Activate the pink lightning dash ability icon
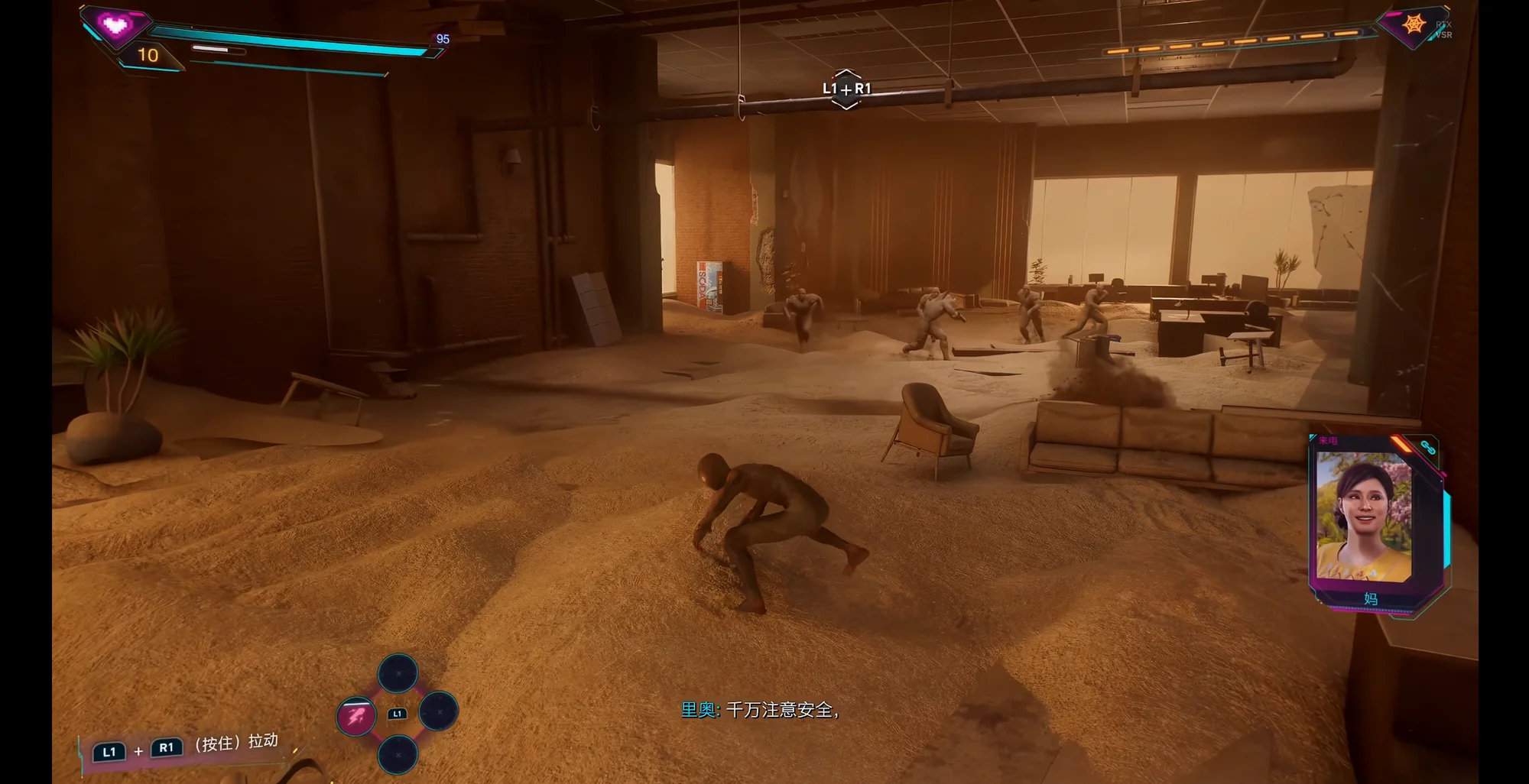 pos(356,717)
